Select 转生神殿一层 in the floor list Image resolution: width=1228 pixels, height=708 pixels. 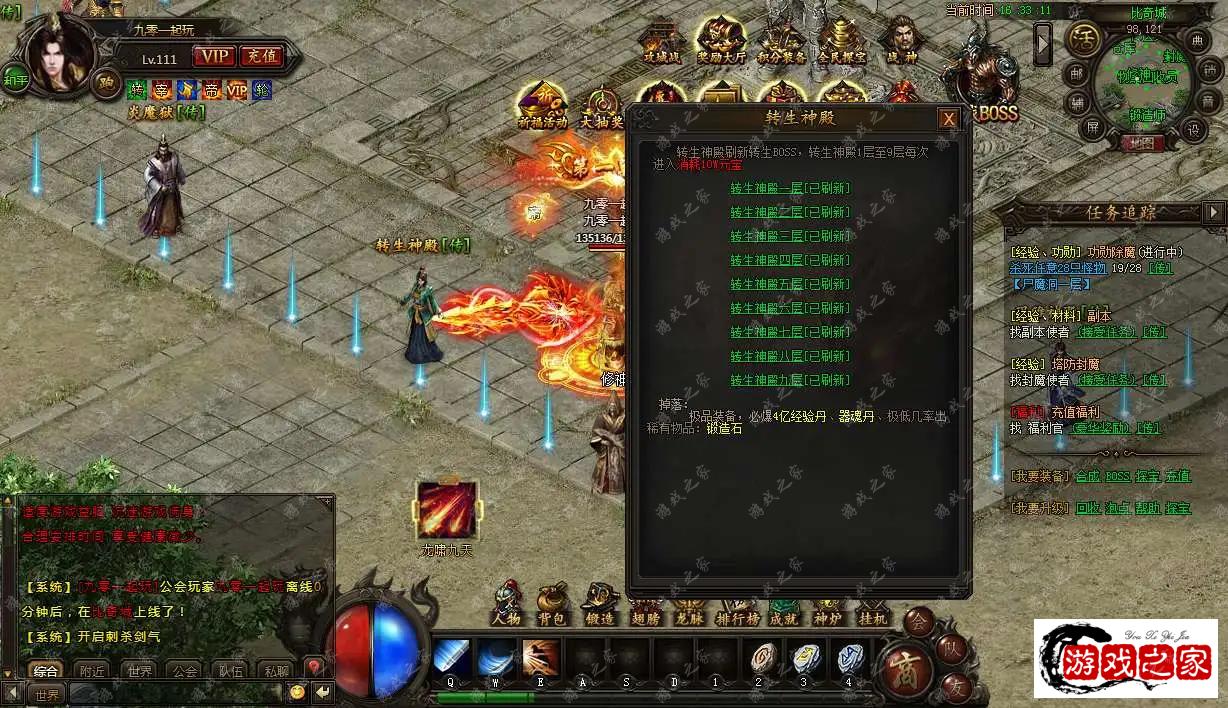pos(789,188)
